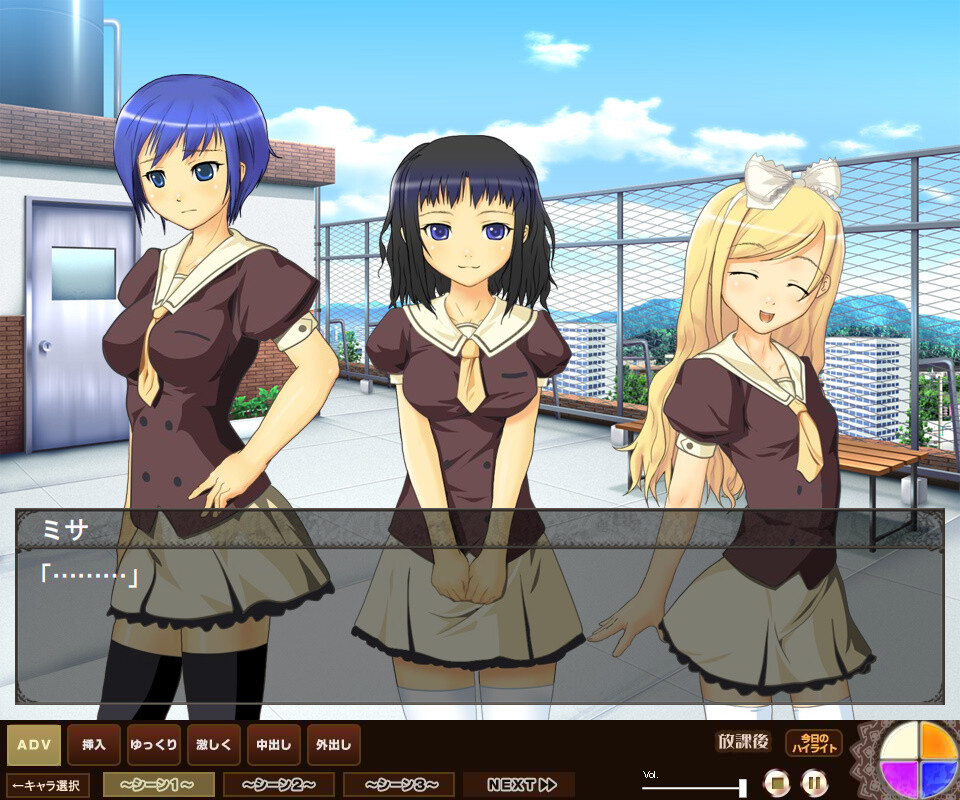
Task: Switch to ADV mode
Action: click(x=34, y=745)
